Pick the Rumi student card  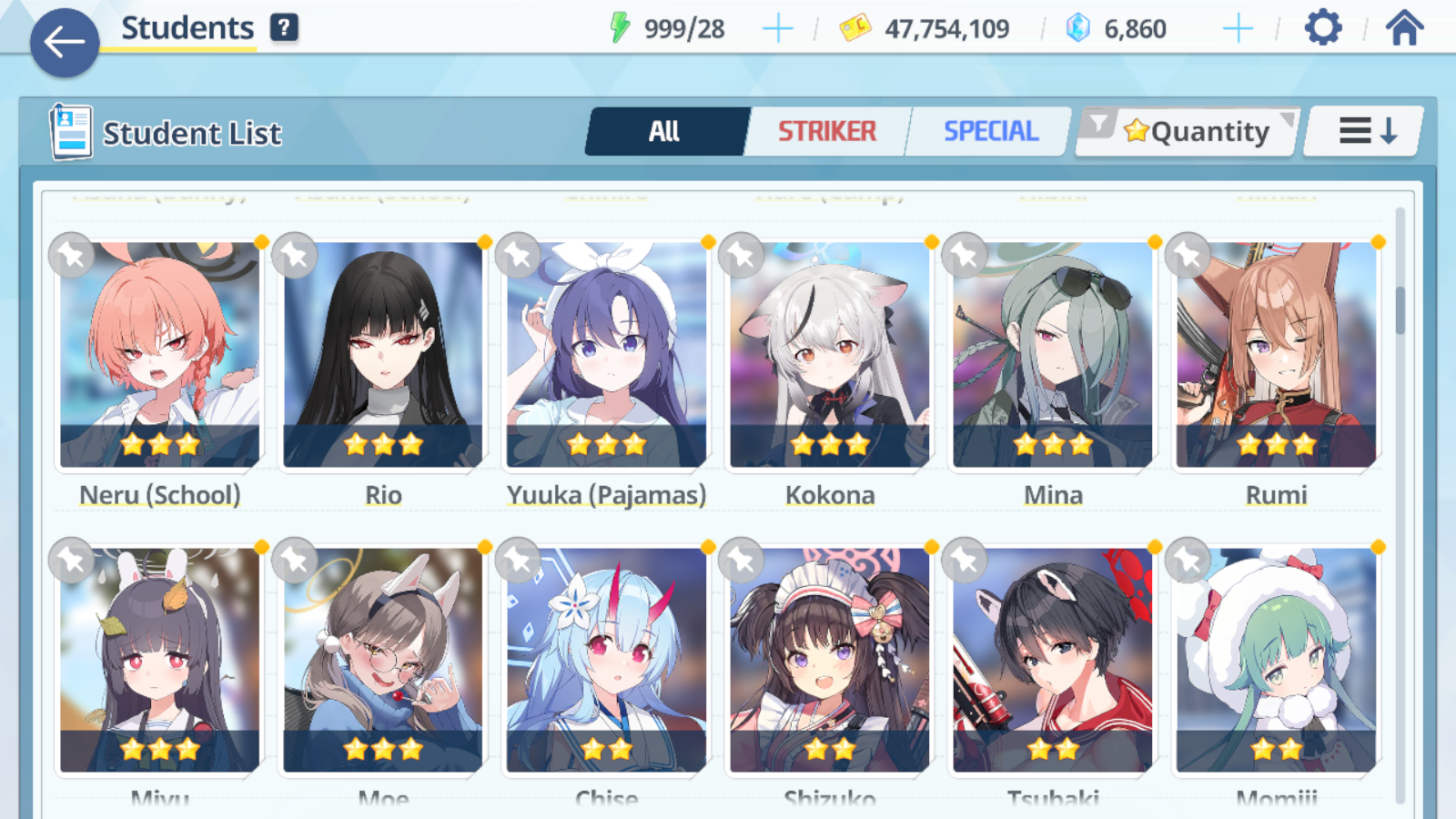[1276, 355]
